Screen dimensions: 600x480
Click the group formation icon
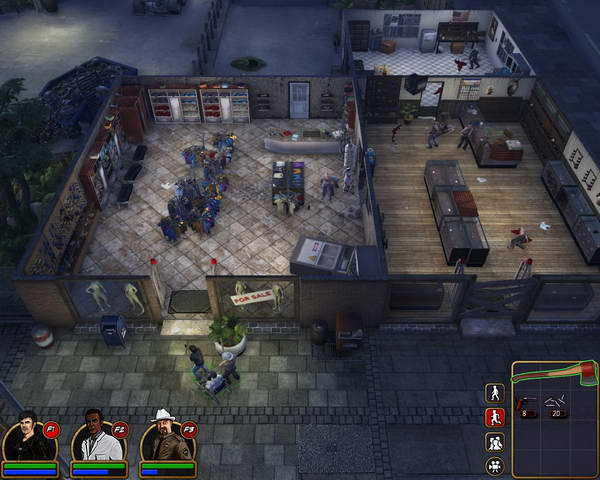(494, 442)
